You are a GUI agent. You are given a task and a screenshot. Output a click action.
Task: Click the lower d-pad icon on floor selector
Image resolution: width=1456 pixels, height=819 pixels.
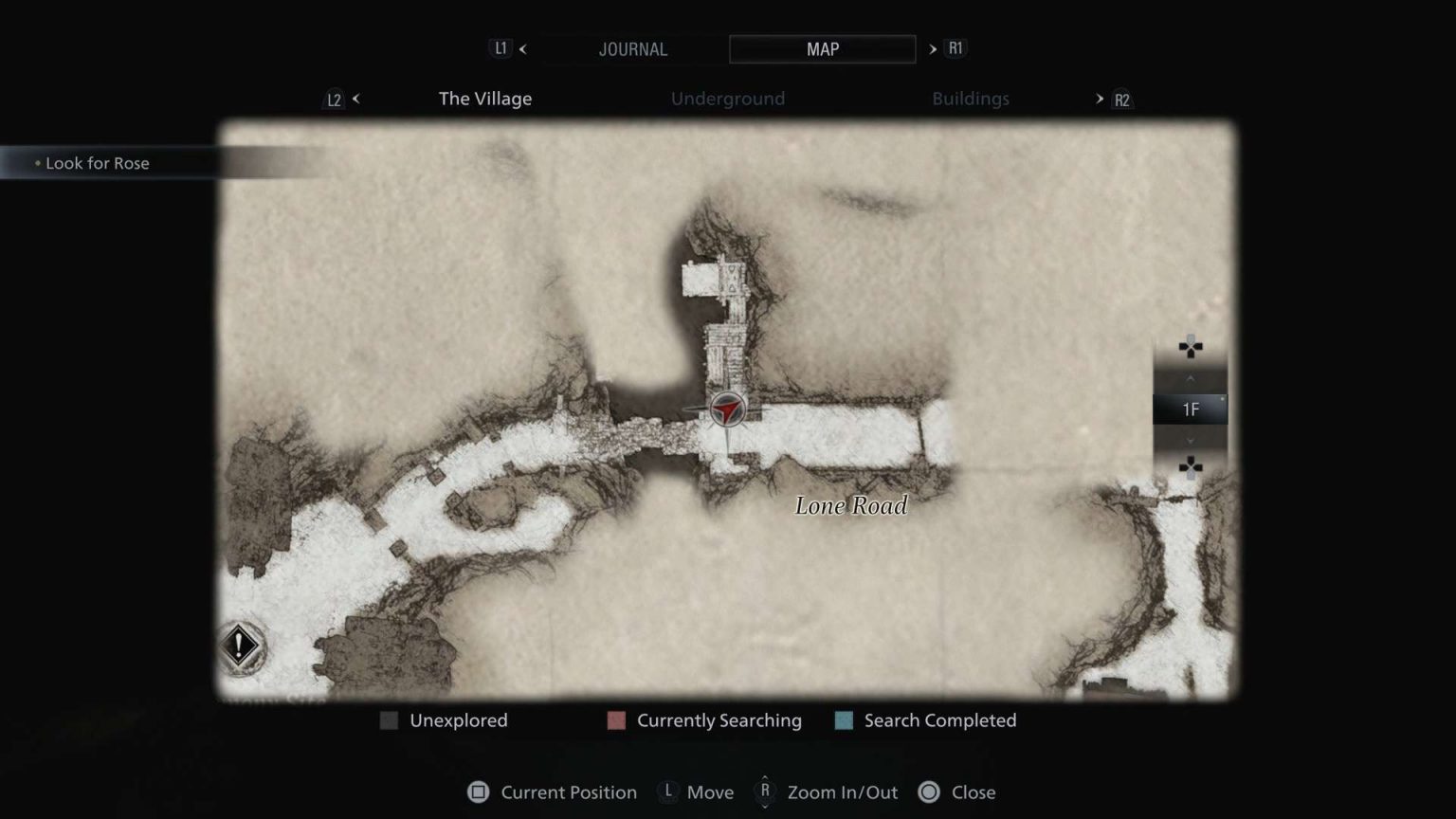[x=1191, y=464]
